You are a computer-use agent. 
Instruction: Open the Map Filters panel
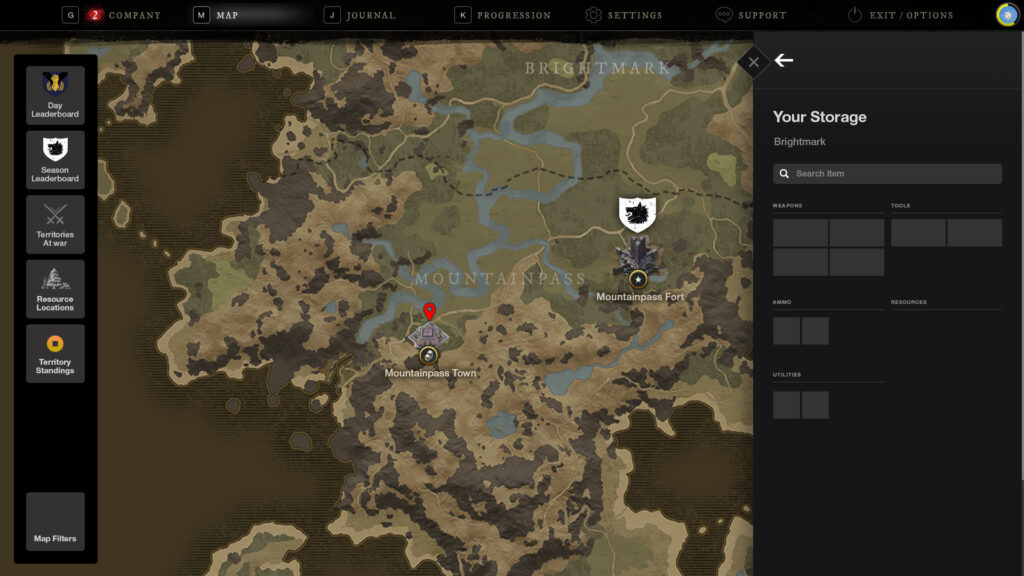click(55, 522)
